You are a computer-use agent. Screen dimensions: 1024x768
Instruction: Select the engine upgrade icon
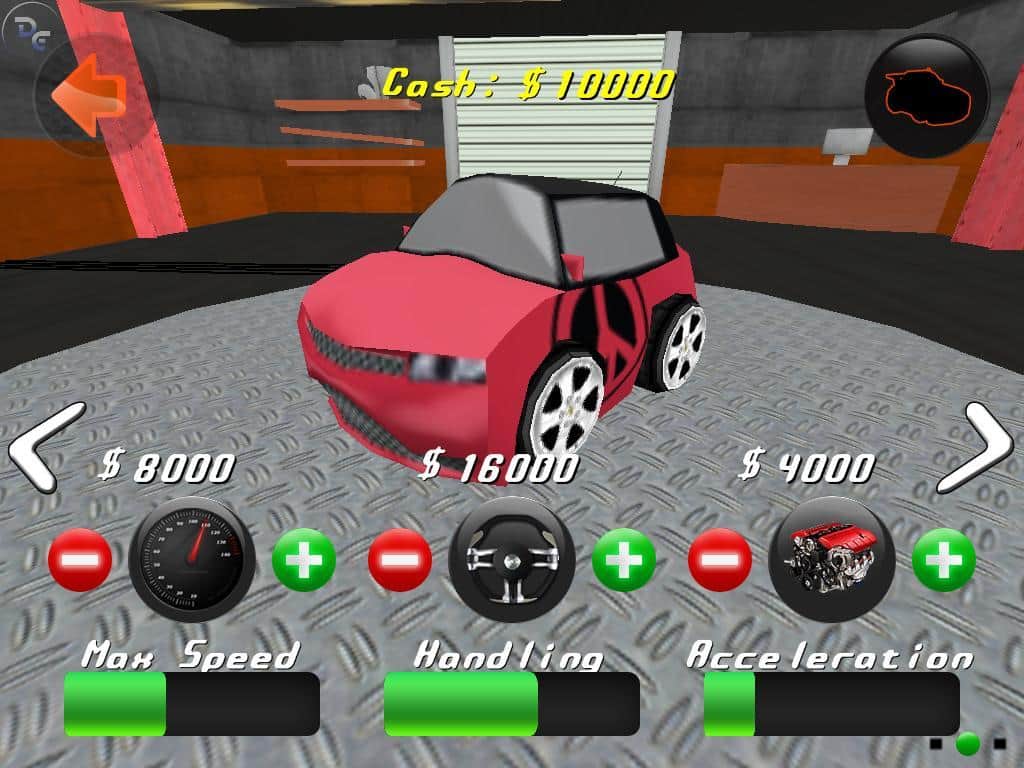tap(832, 558)
